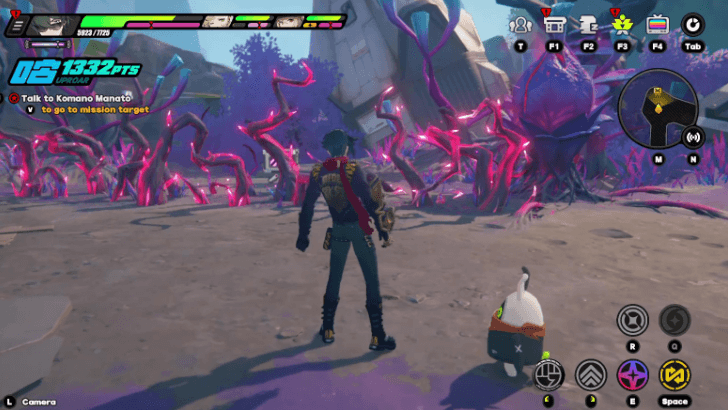Switch to the second squad member portrait
The height and width of the screenshot is (410, 728).
217,21
